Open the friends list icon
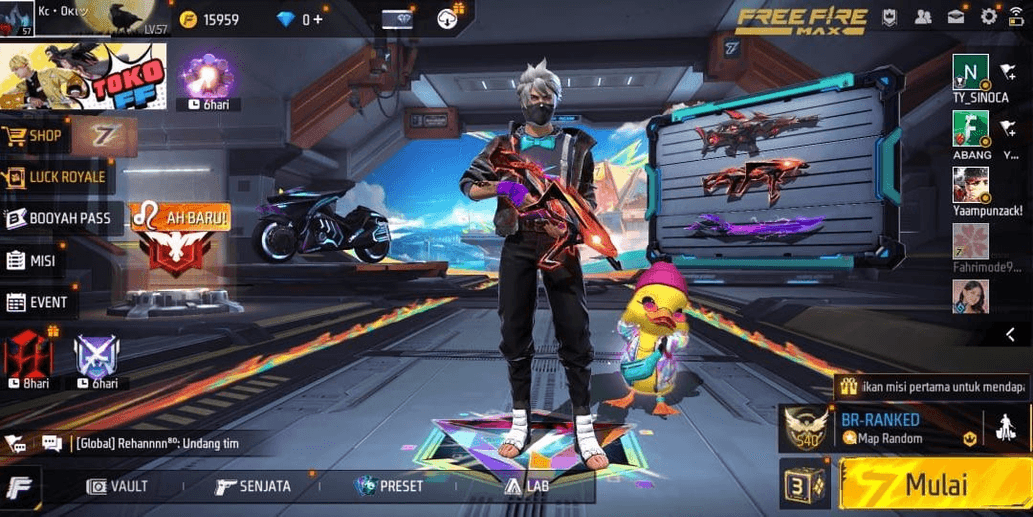1033x517 pixels. pyautogui.click(x=923, y=16)
